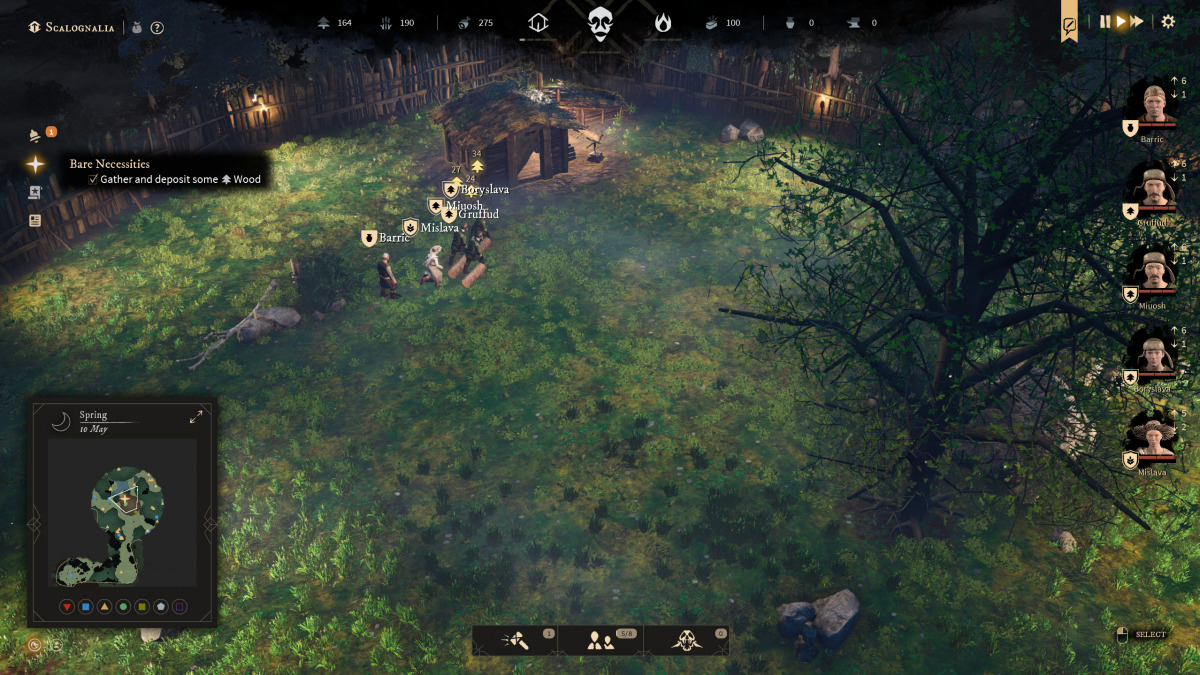This screenshot has width=1200, height=675.
Task: Select Mislava's portrait
Action: pos(1153,437)
